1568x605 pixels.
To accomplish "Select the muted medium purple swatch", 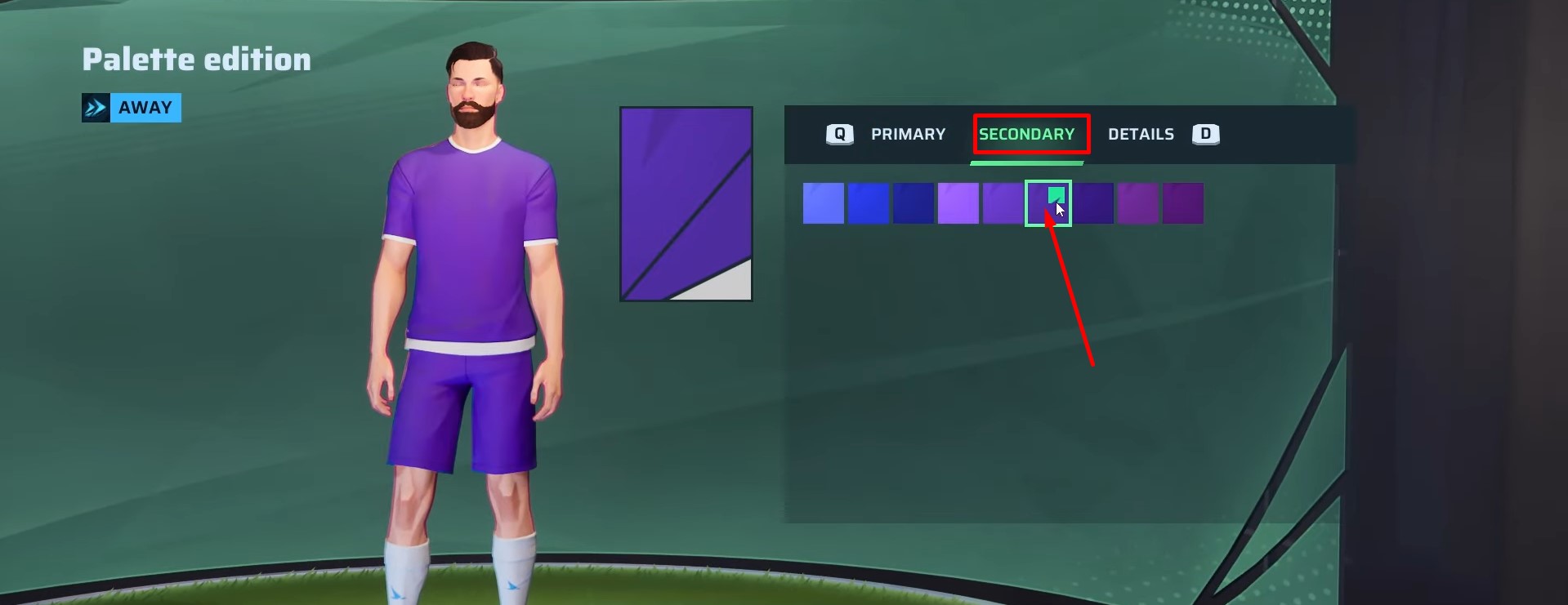I will tap(1003, 202).
